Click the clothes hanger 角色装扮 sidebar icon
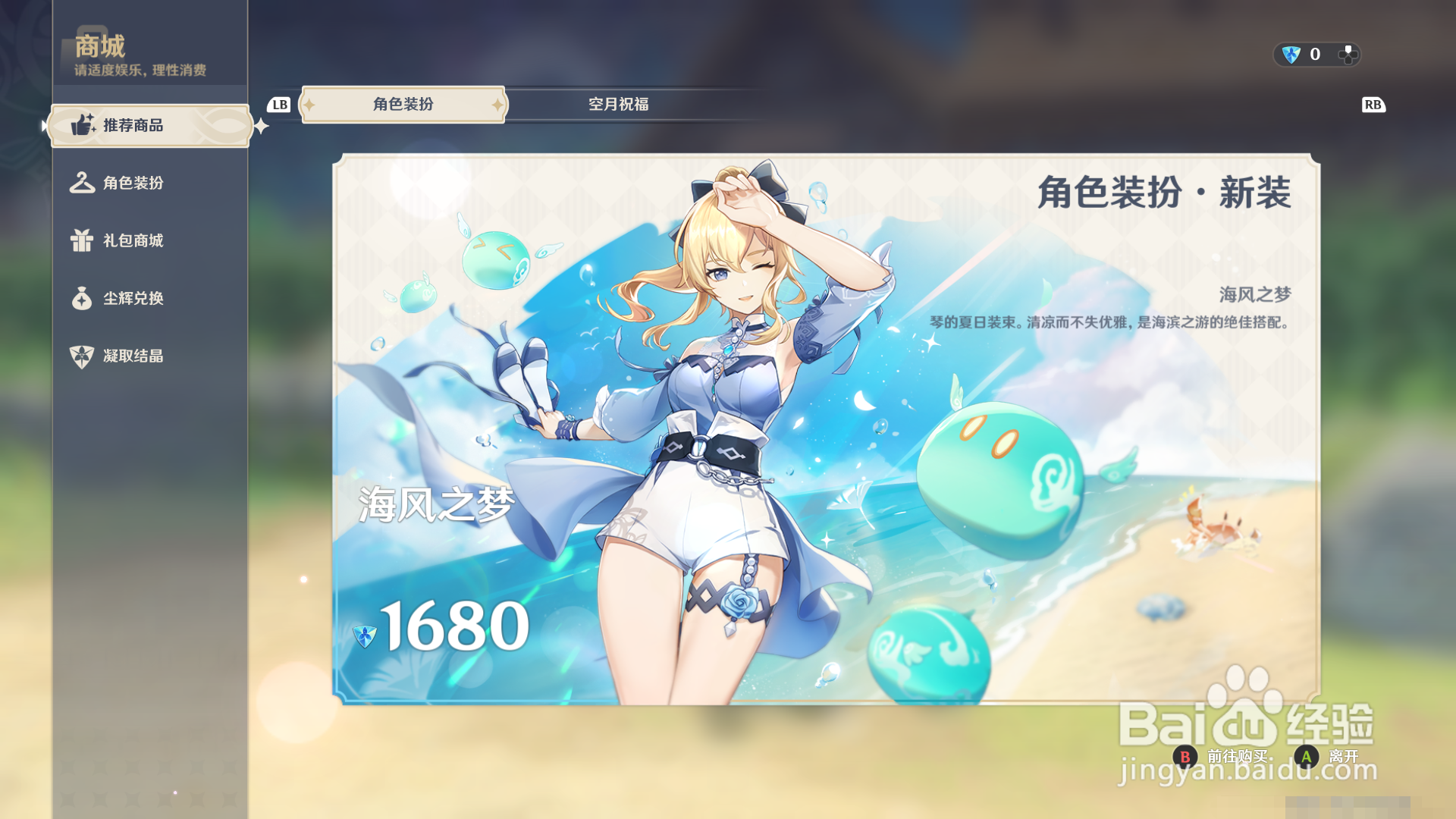 click(x=82, y=183)
